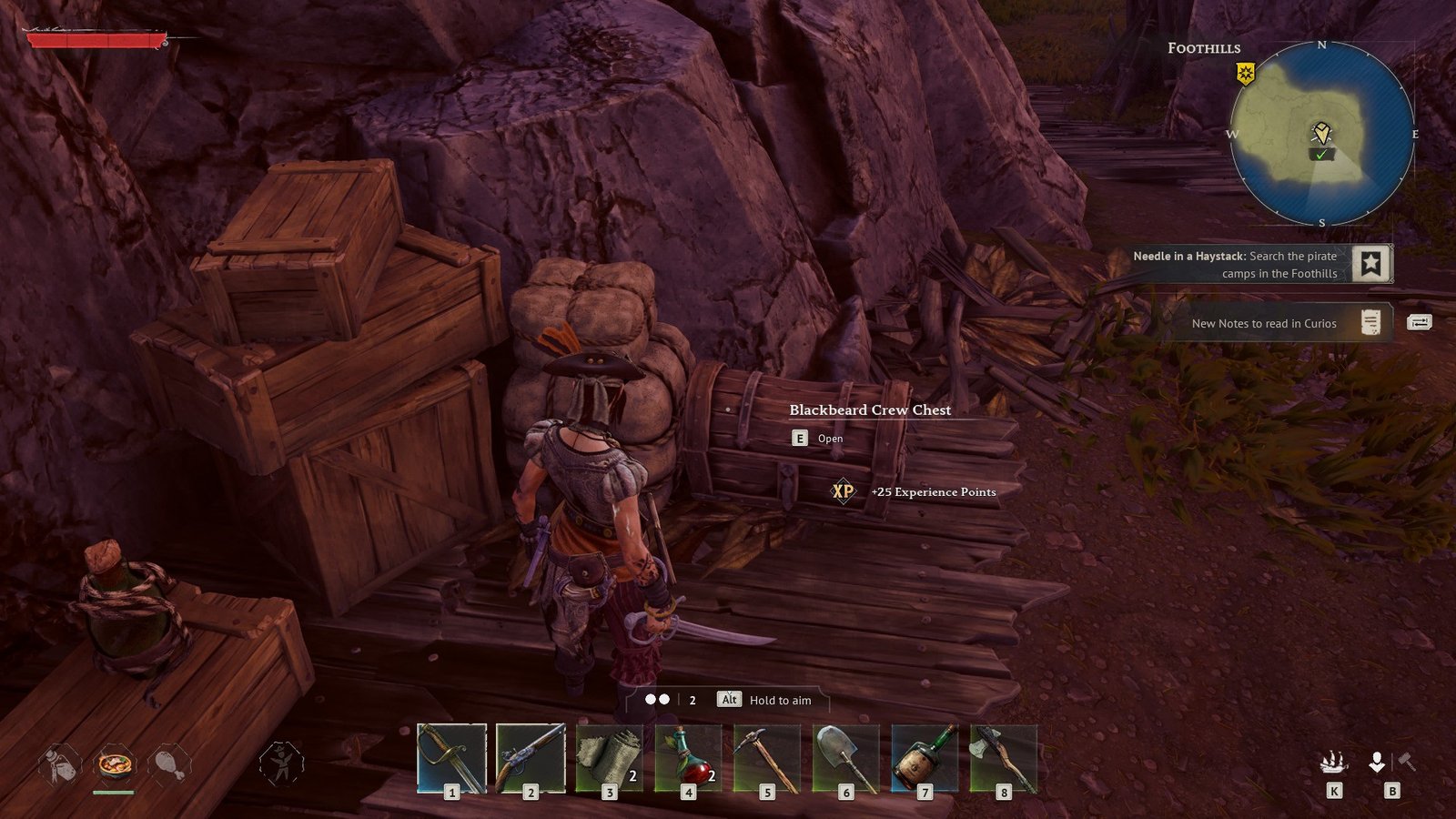Toggle aiming via the Alt hold-to-aim indicator
This screenshot has height=819, width=1456.
click(727, 701)
